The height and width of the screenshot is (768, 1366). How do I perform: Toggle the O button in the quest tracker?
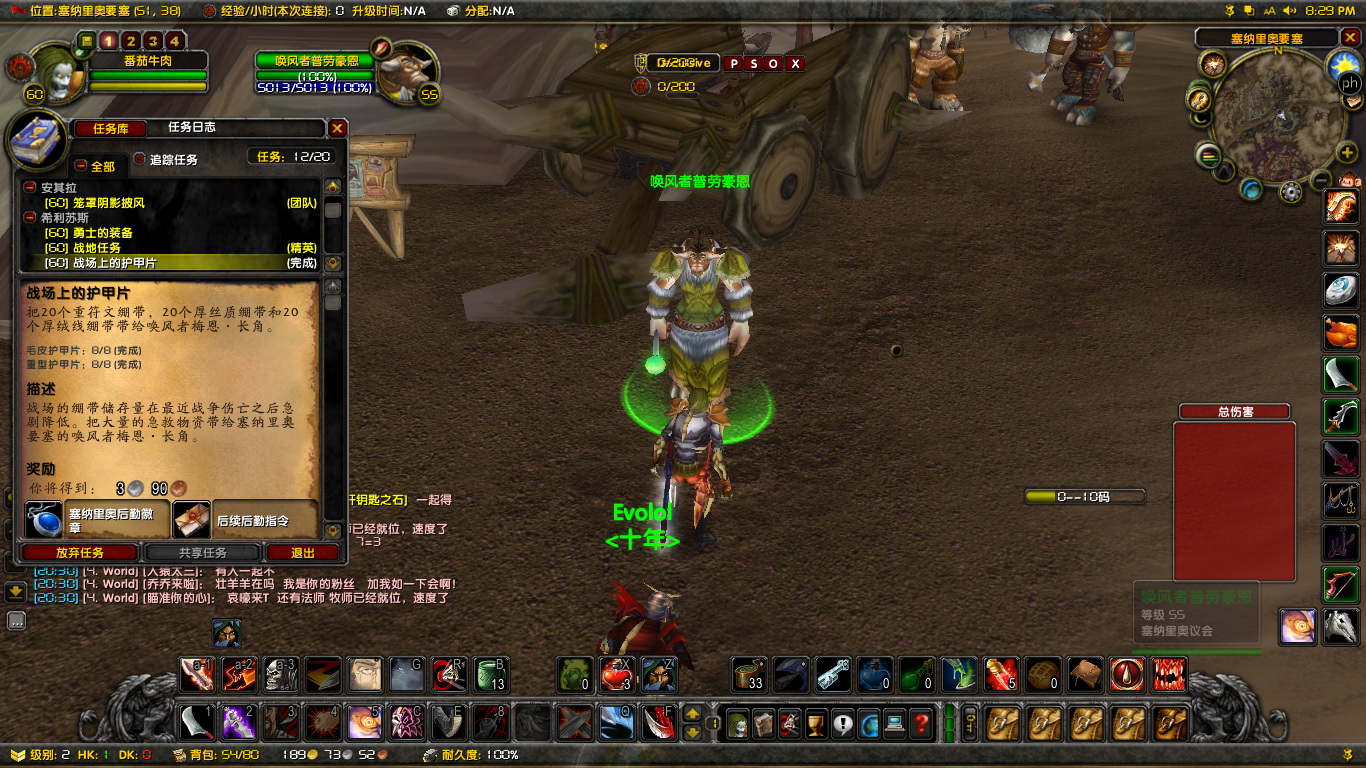[x=773, y=63]
